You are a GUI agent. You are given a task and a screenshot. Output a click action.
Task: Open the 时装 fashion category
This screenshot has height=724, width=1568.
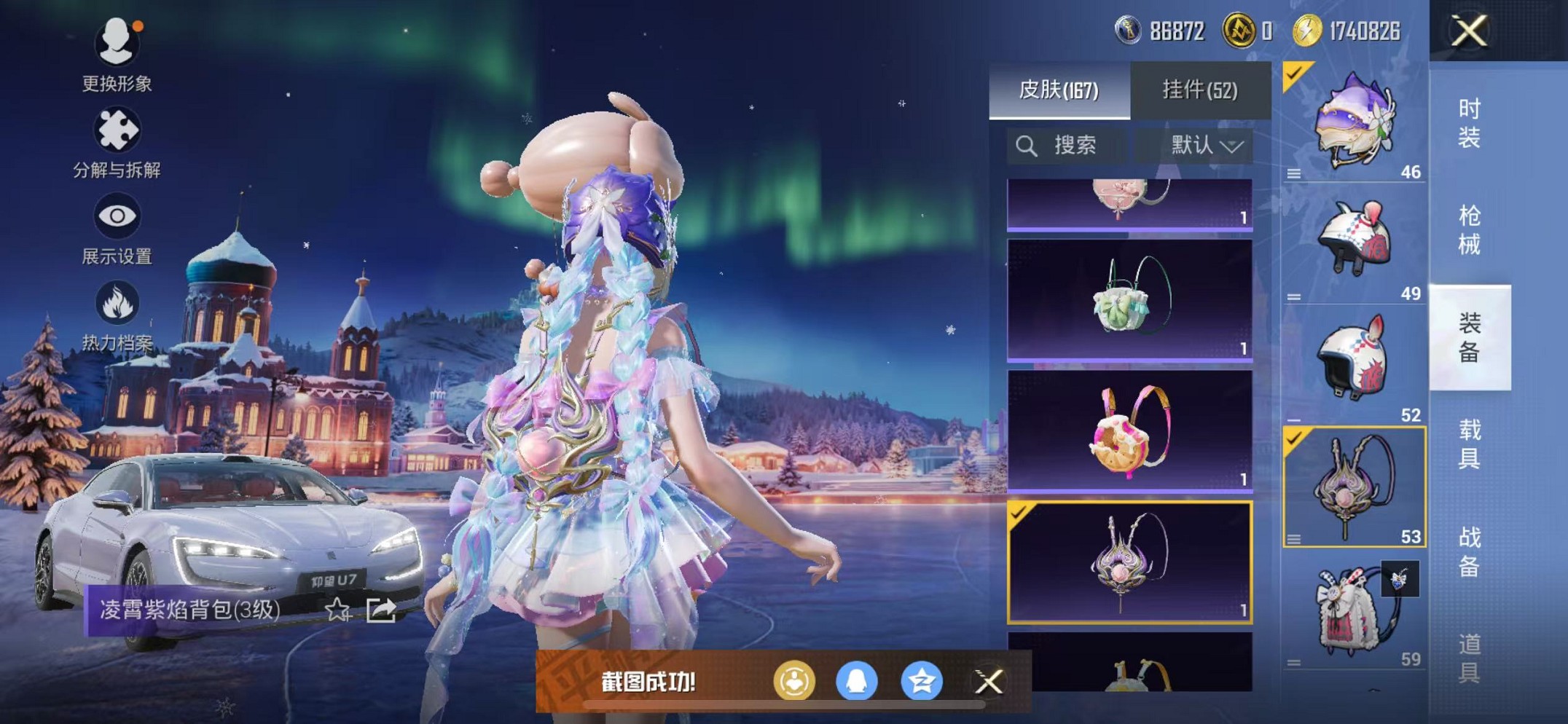coord(1469,123)
